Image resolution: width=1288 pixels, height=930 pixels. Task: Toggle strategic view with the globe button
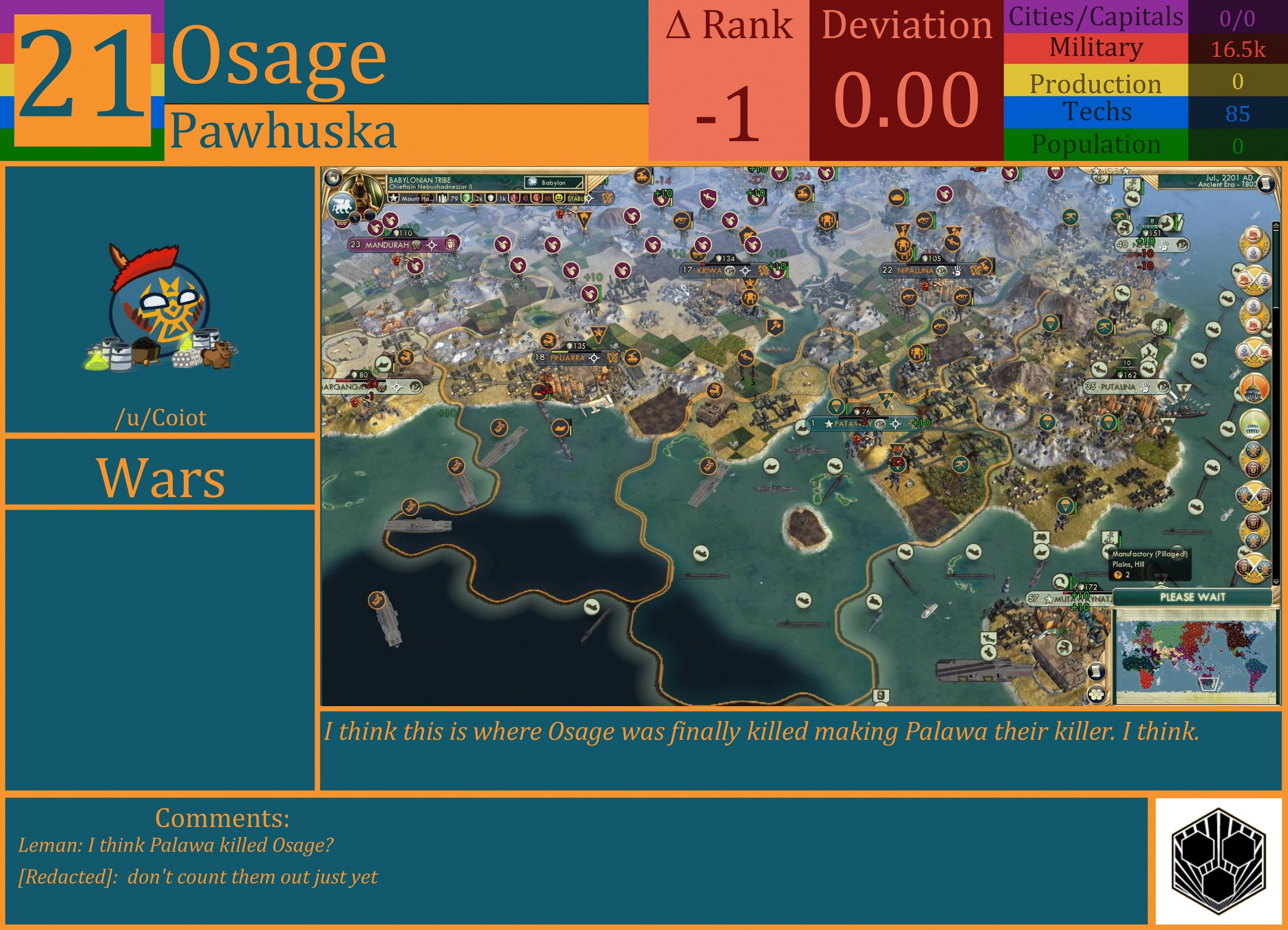333,177
